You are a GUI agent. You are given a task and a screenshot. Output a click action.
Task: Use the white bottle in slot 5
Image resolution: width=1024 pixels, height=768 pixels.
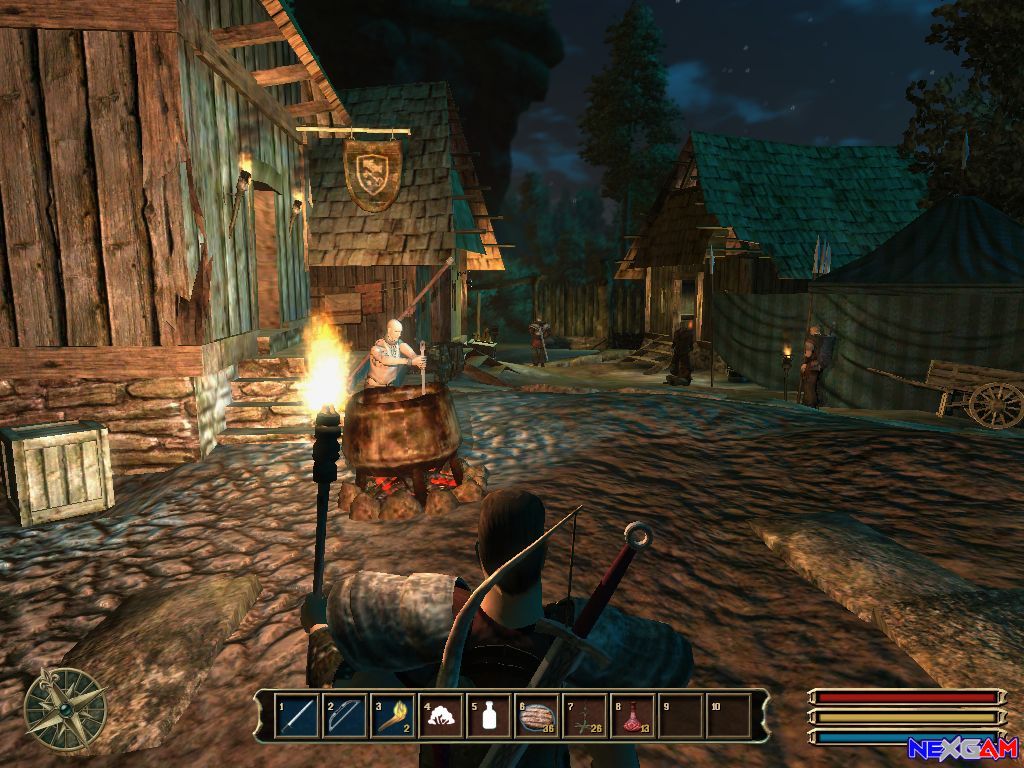tap(489, 716)
